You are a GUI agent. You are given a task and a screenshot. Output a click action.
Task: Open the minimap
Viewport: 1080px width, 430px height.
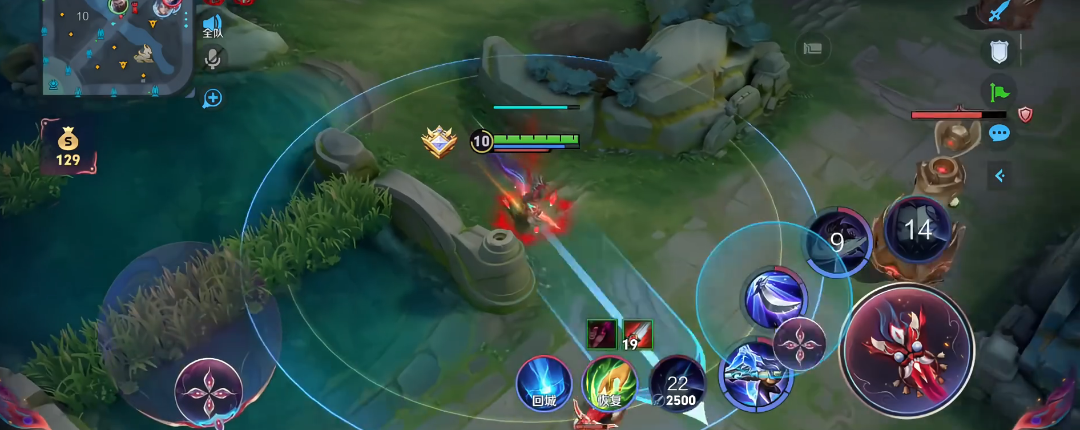[x=118, y=46]
